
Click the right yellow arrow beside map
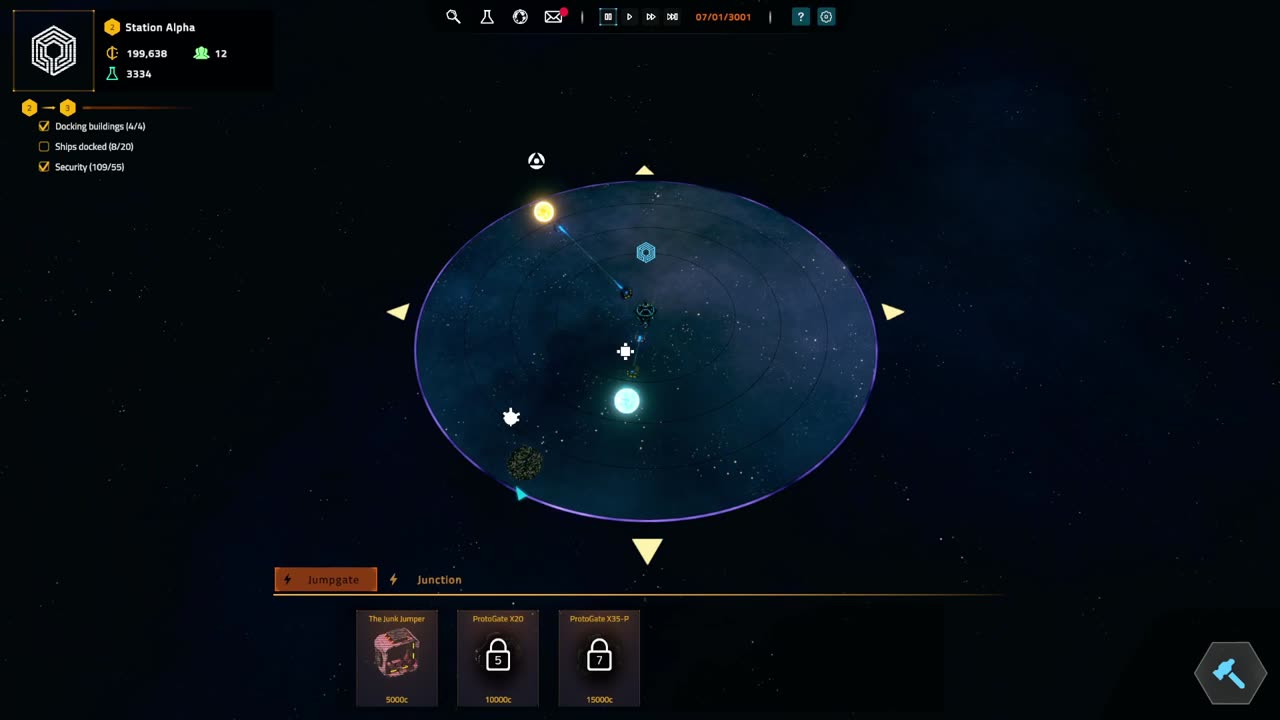tap(892, 312)
